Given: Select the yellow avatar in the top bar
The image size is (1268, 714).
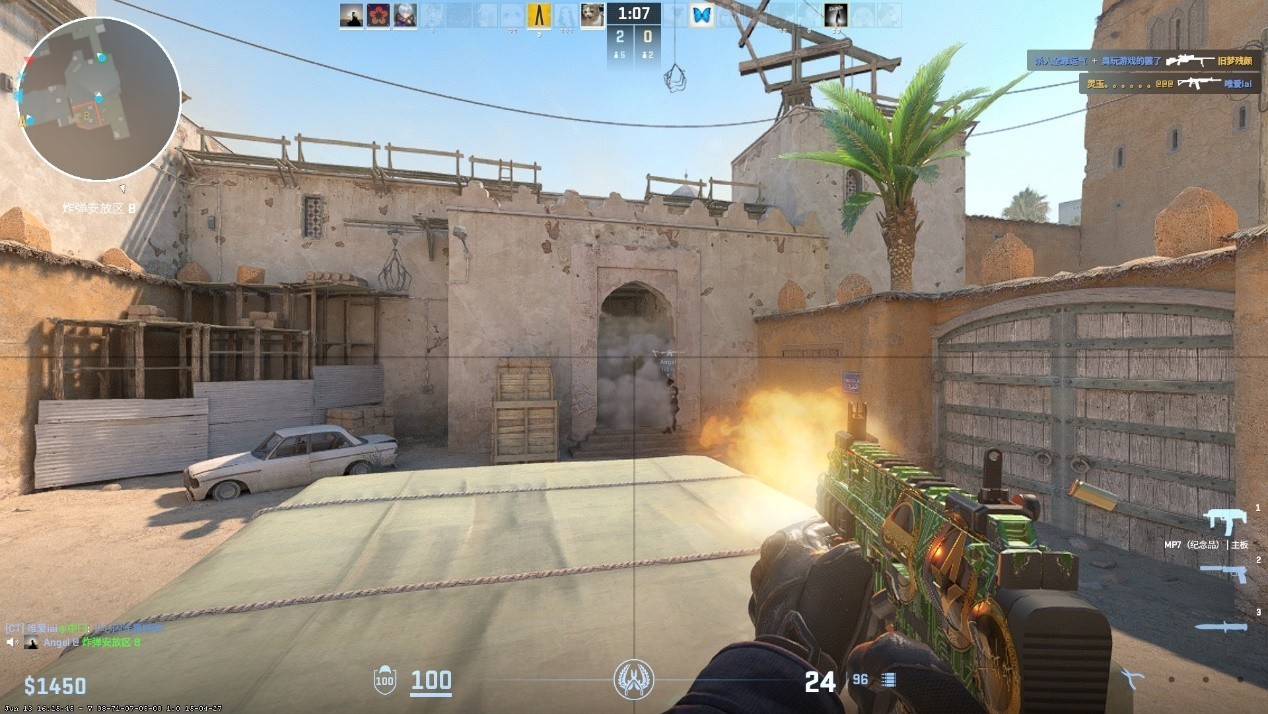Looking at the screenshot, I should click(539, 15).
